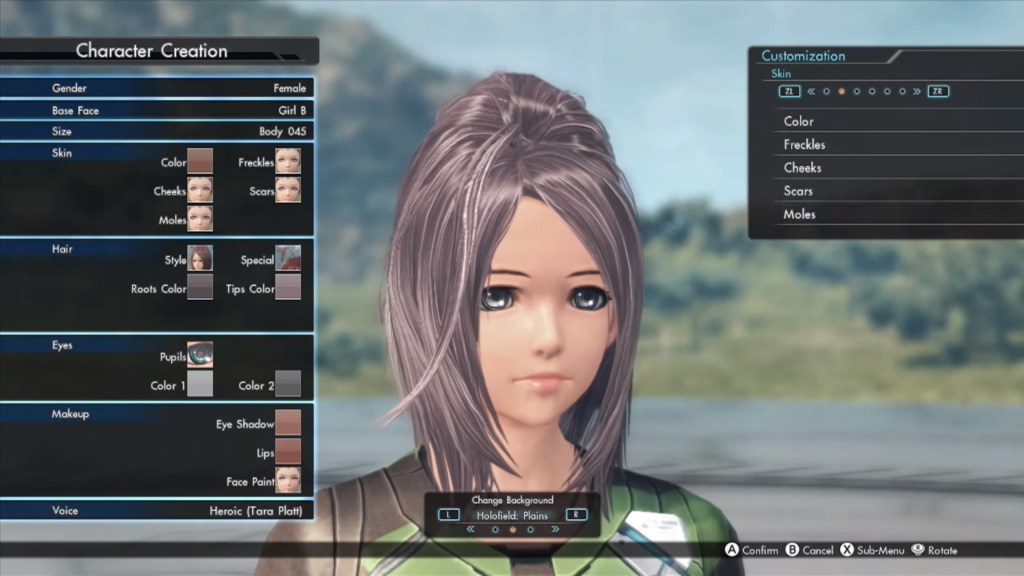Open the Freckles face thumbnail
Viewport: 1024px width, 576px height.
click(x=288, y=161)
